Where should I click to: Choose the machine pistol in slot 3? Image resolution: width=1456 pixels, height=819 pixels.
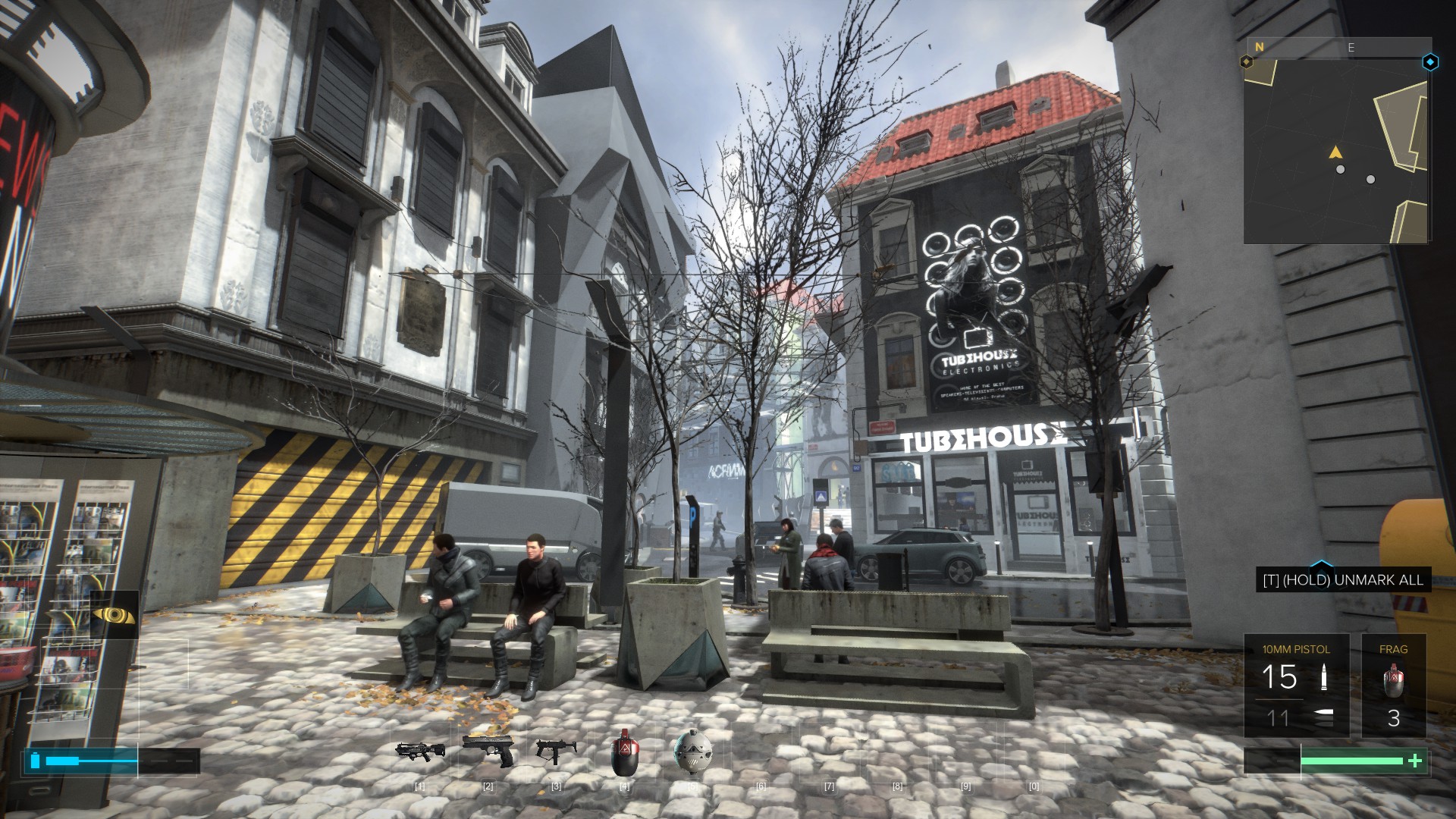pyautogui.click(x=556, y=750)
